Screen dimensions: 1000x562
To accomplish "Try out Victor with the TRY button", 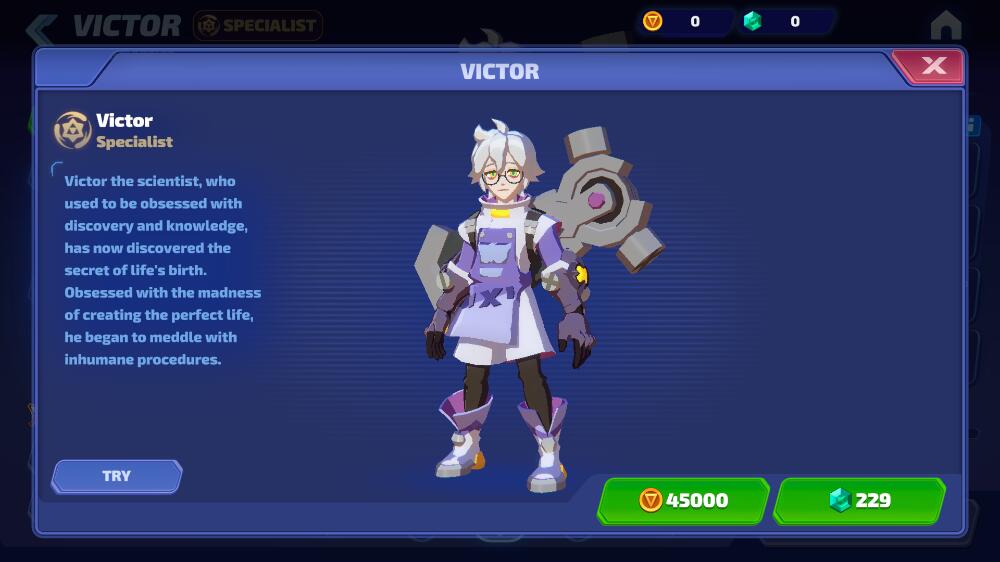I will coord(117,476).
